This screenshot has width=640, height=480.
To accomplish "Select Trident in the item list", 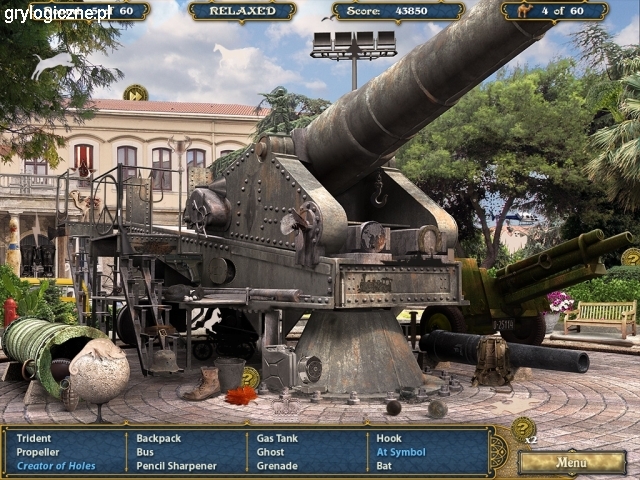I will [33, 438].
